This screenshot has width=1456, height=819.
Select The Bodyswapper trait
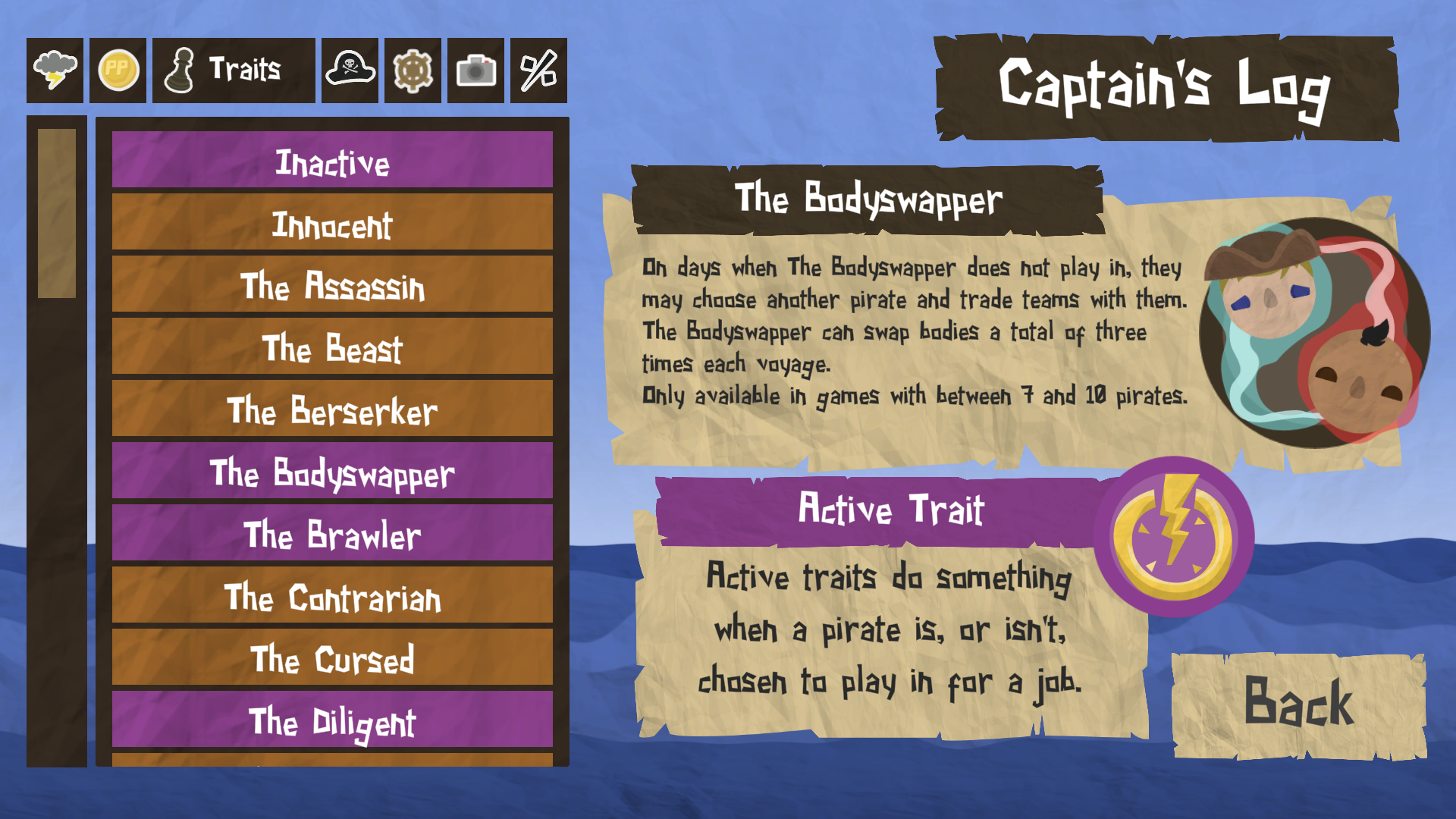[x=331, y=472]
